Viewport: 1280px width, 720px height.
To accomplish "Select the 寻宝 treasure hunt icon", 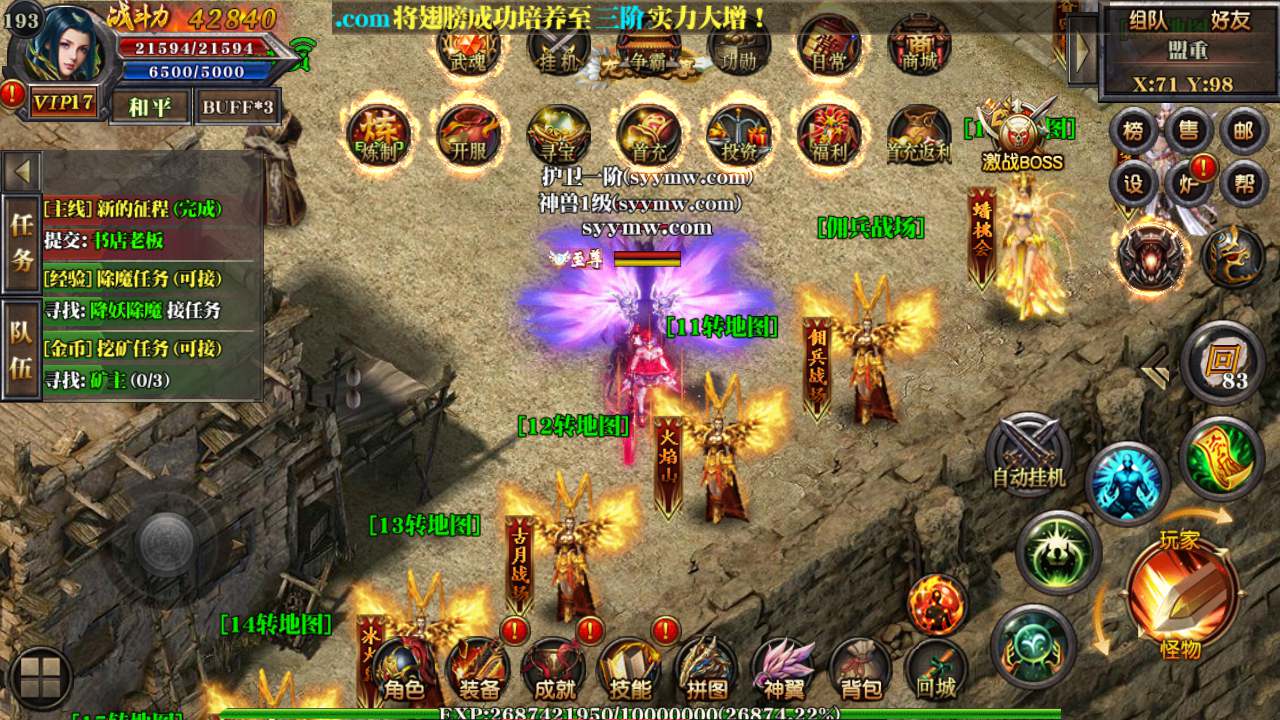I will (x=558, y=135).
